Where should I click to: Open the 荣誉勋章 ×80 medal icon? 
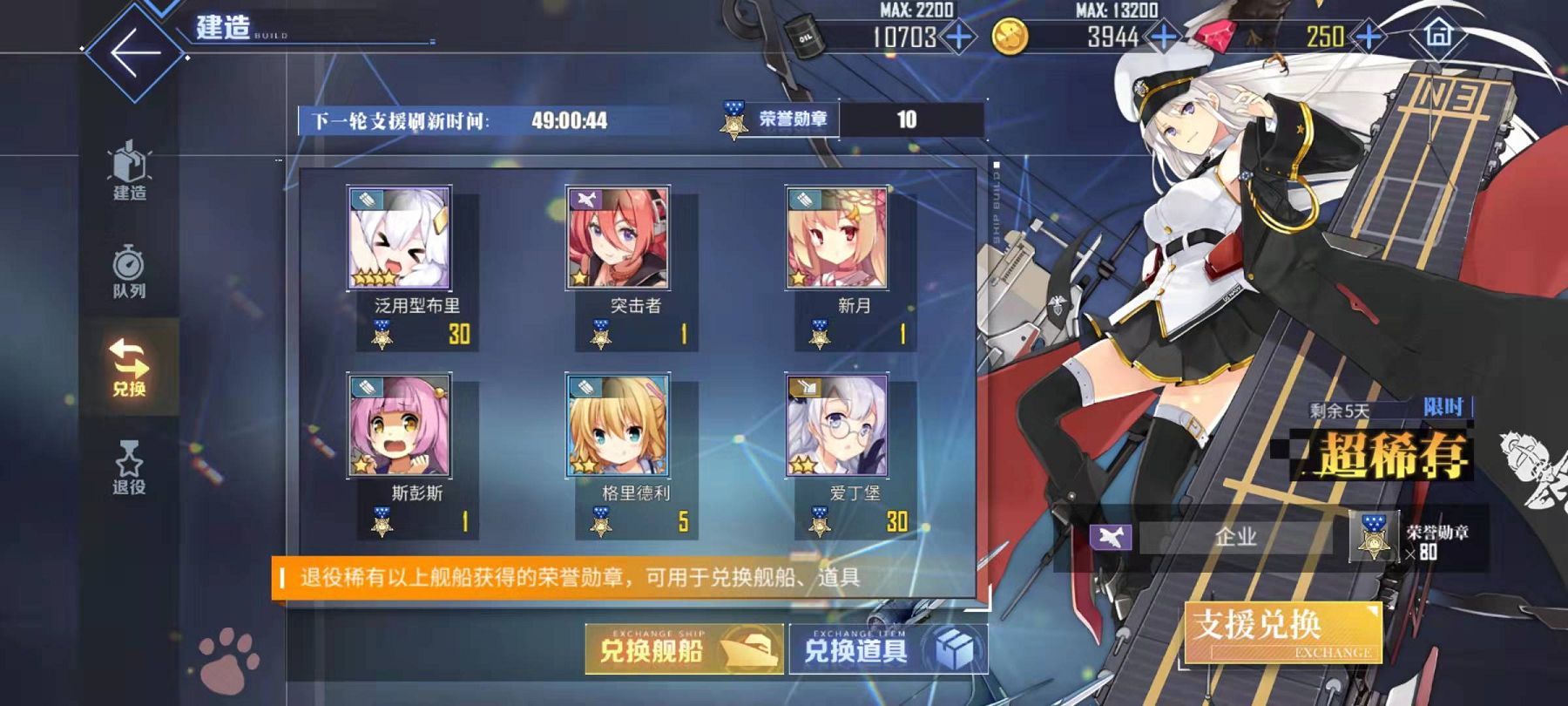[x=1374, y=536]
